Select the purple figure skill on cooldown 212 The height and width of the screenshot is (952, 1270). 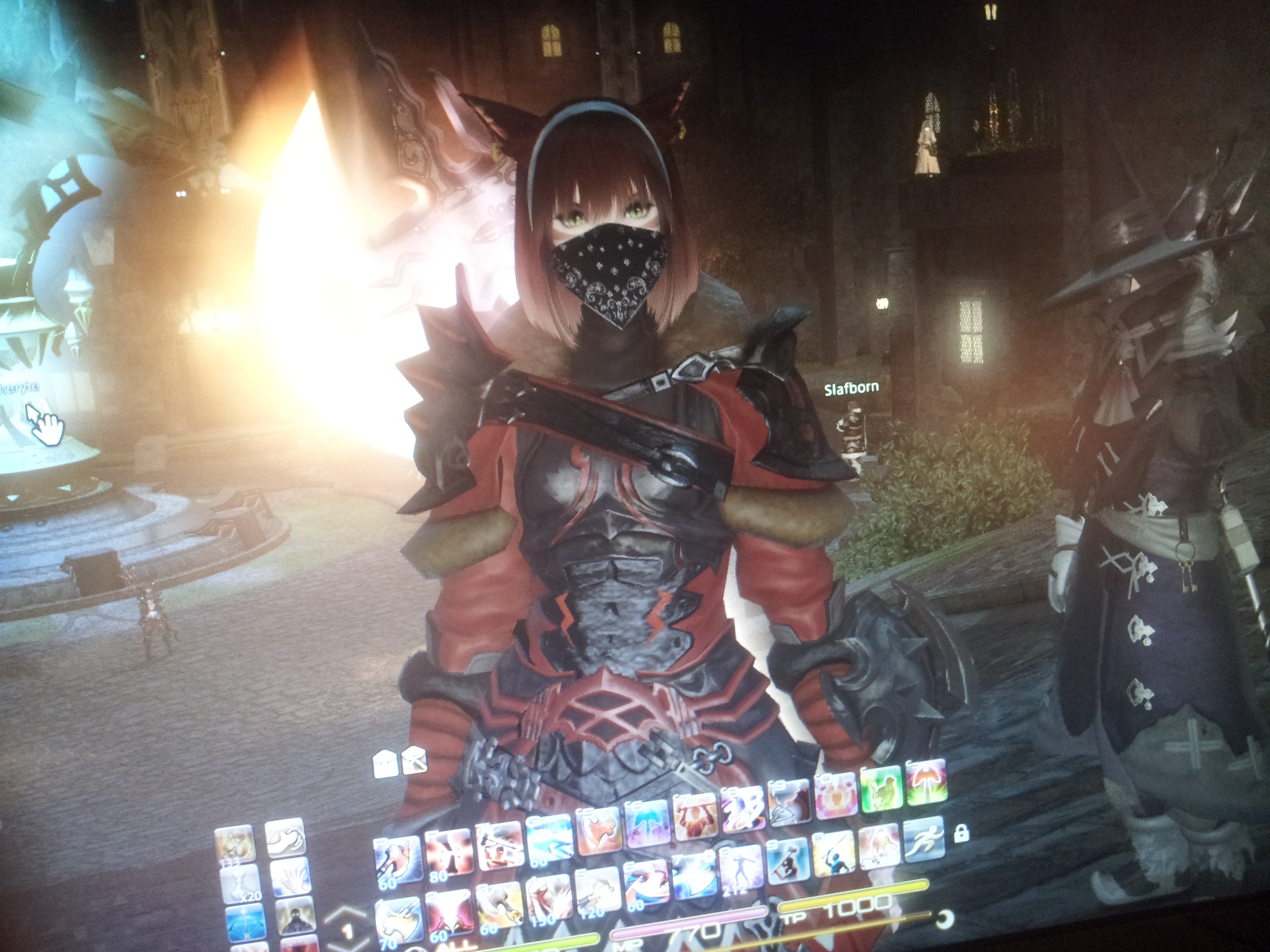pyautogui.click(x=740, y=868)
